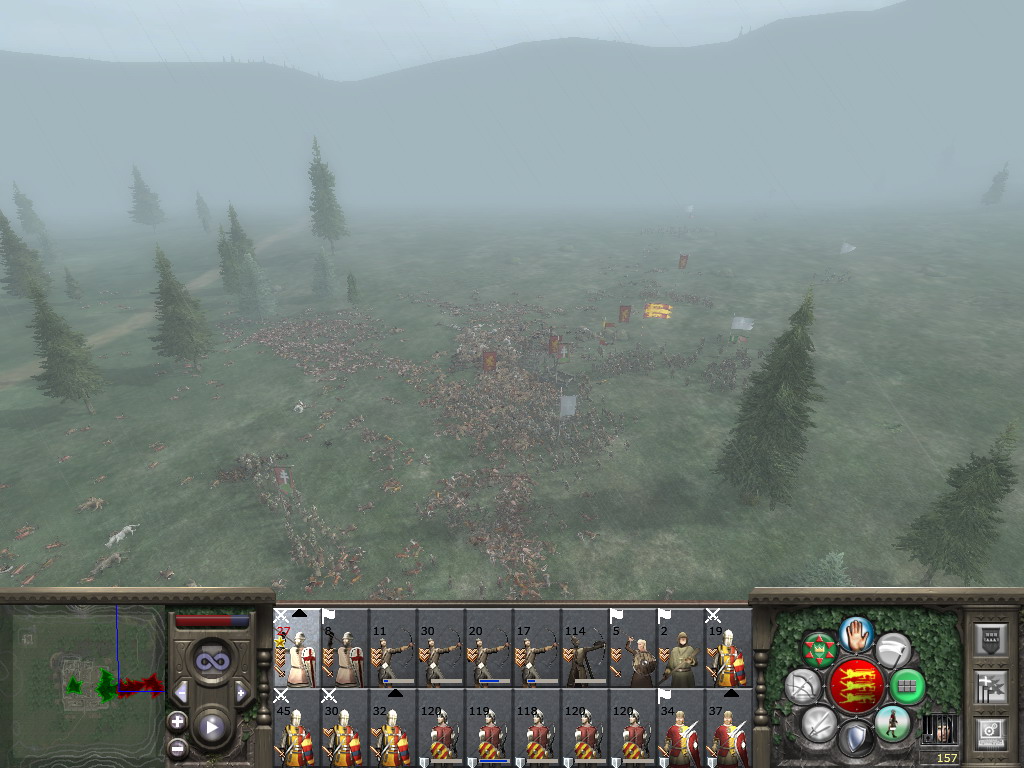Select the archer unit card showing 11 men

pyautogui.click(x=393, y=648)
